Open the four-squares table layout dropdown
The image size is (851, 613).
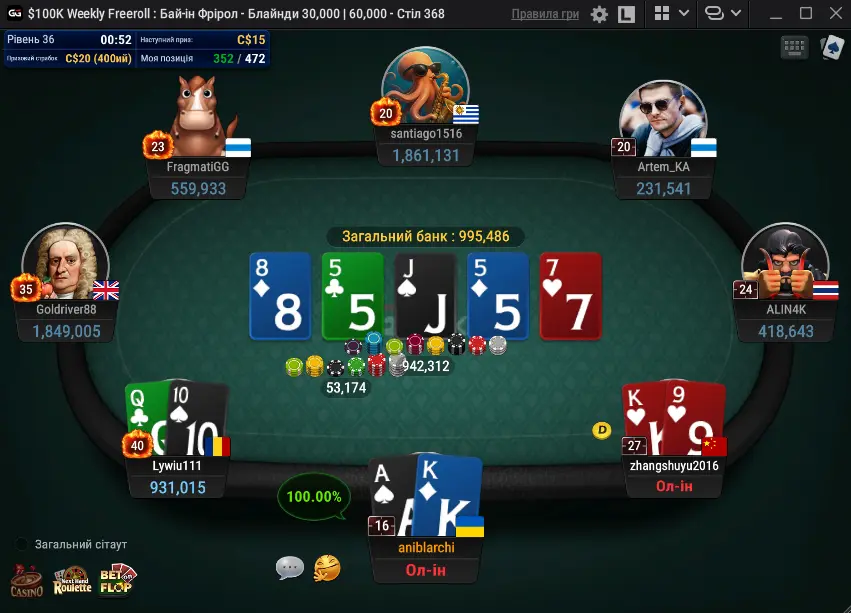[671, 14]
